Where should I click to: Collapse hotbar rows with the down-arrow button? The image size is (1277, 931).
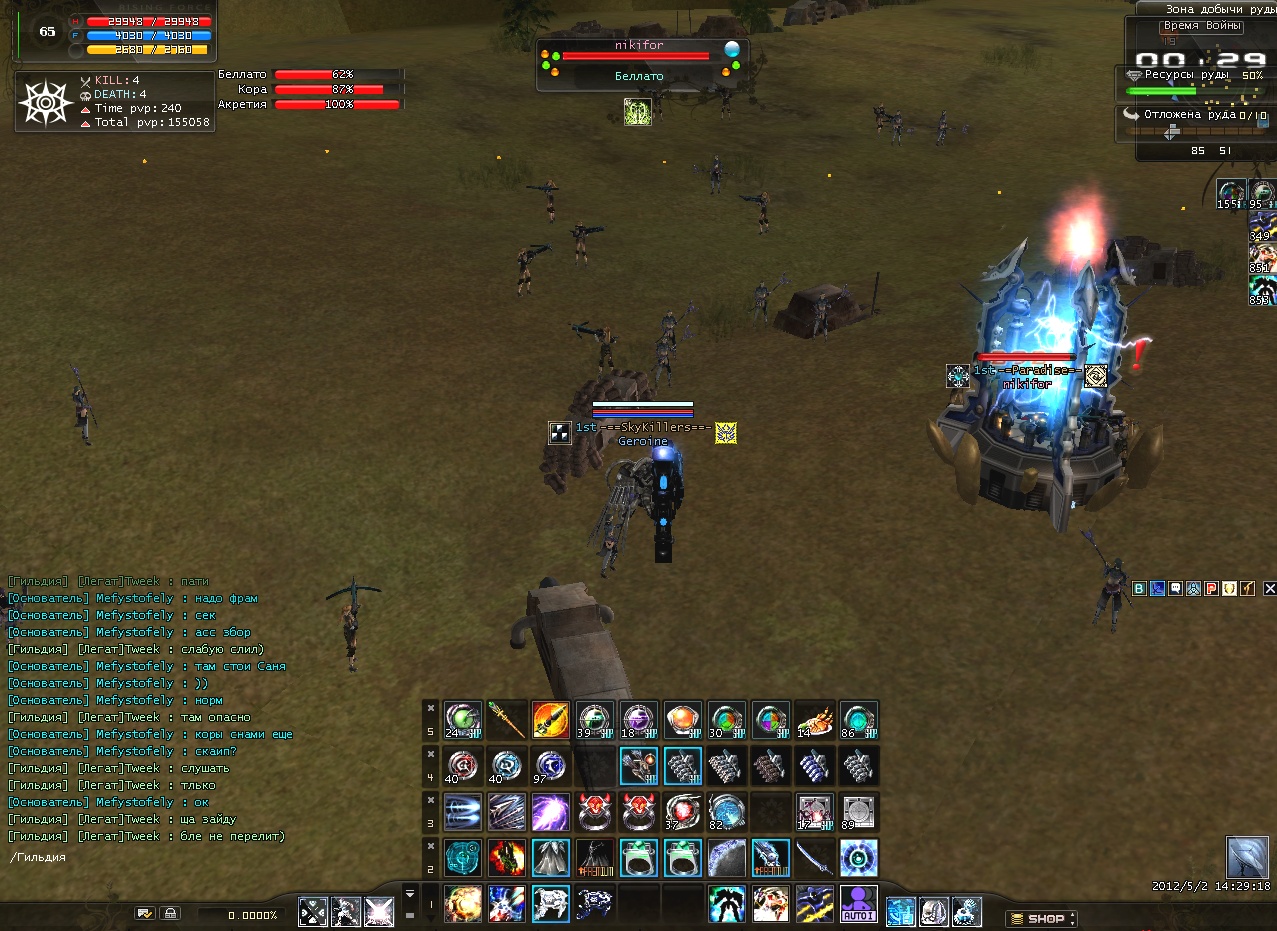click(x=409, y=891)
